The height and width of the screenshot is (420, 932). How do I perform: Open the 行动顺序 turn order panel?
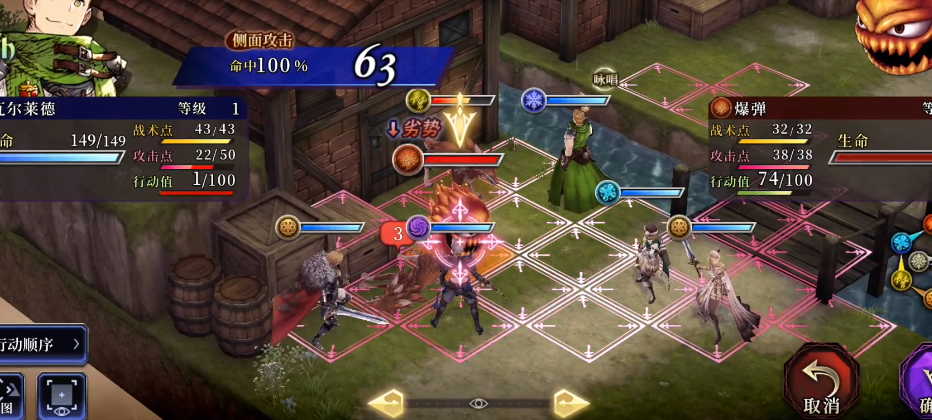43,344
